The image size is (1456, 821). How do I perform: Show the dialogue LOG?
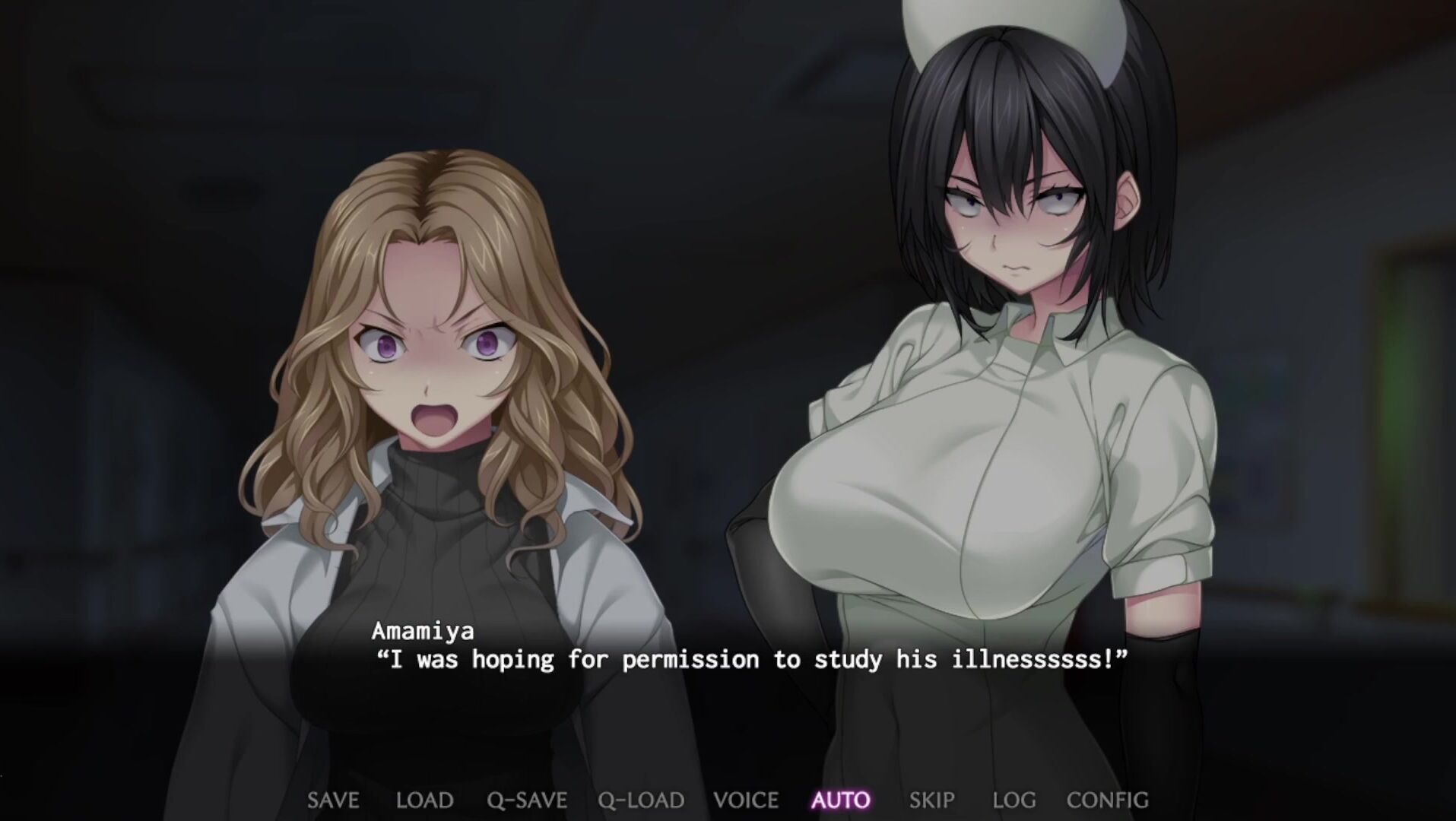[1013, 800]
